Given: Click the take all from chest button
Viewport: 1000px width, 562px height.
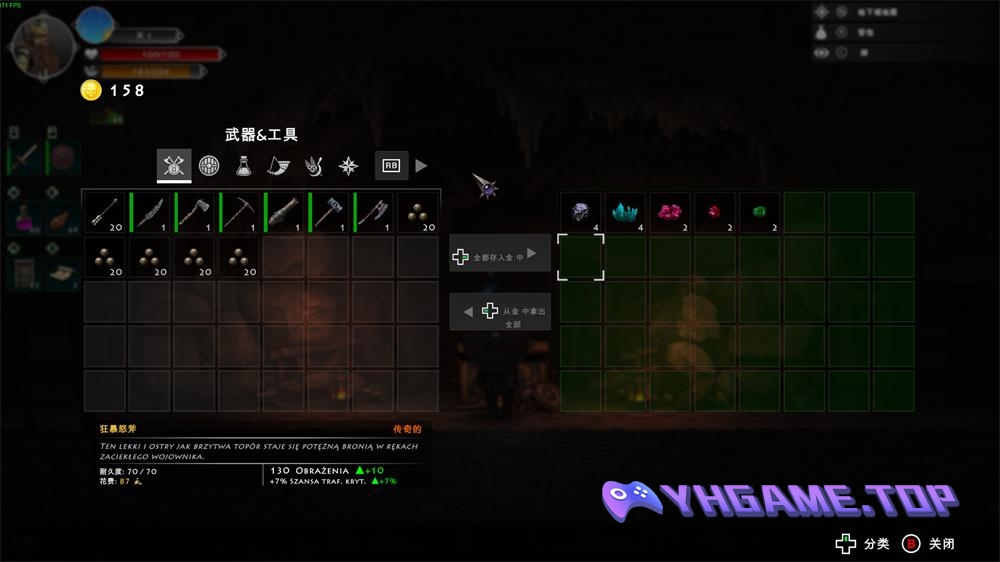Looking at the screenshot, I should click(499, 311).
